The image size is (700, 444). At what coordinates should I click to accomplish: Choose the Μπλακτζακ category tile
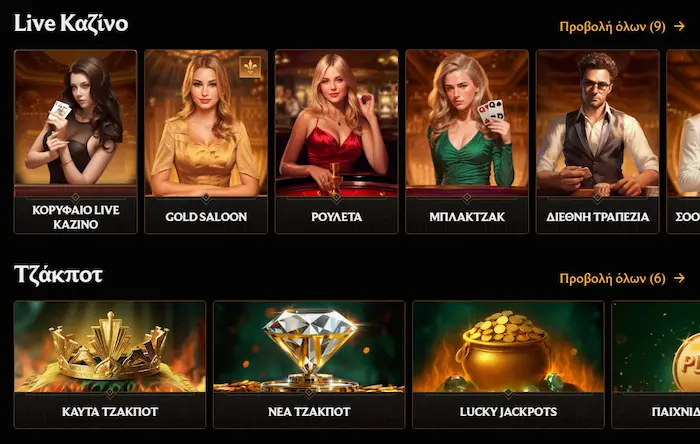467,140
